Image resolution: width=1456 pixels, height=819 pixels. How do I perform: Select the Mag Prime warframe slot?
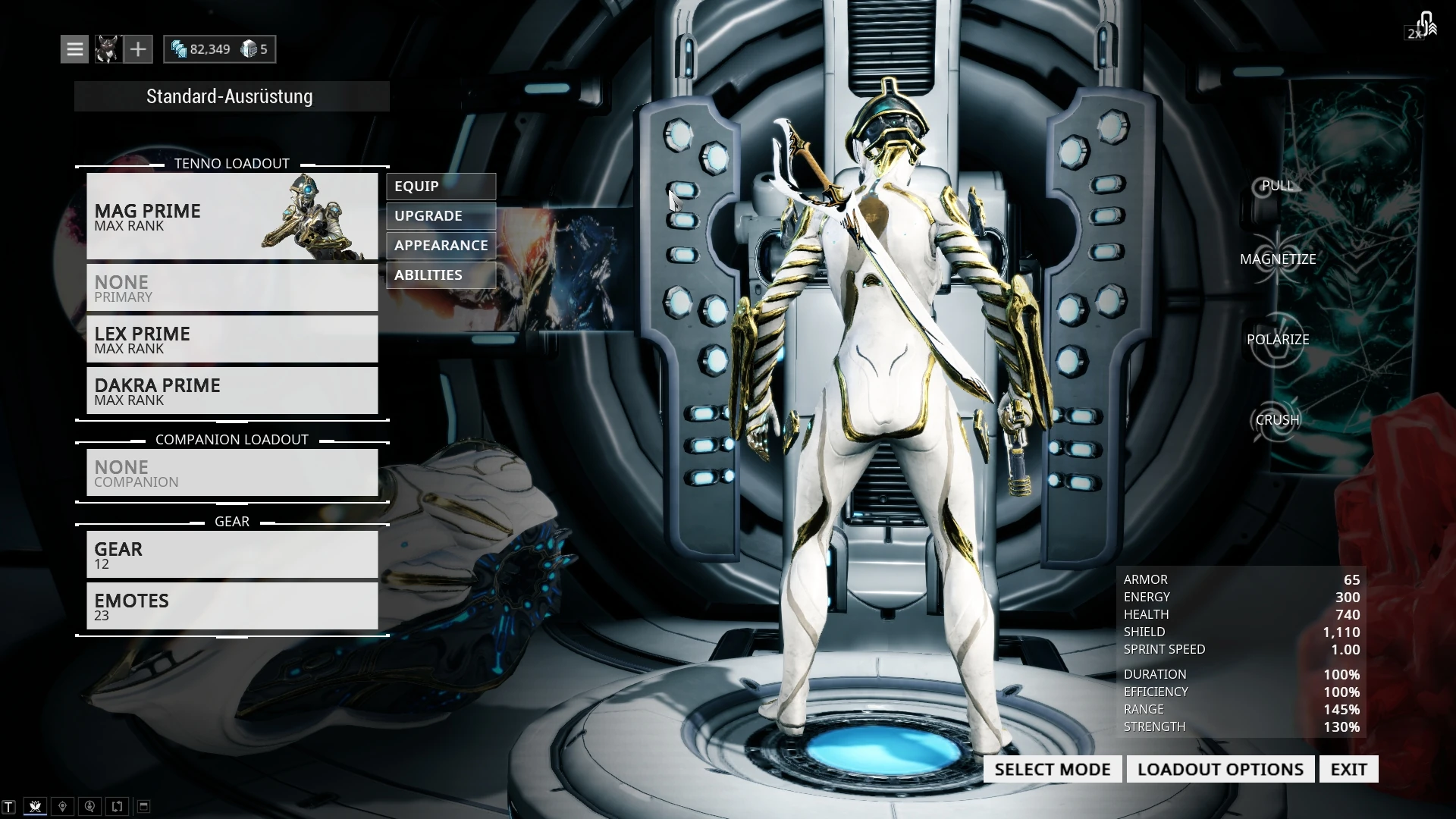point(232,216)
